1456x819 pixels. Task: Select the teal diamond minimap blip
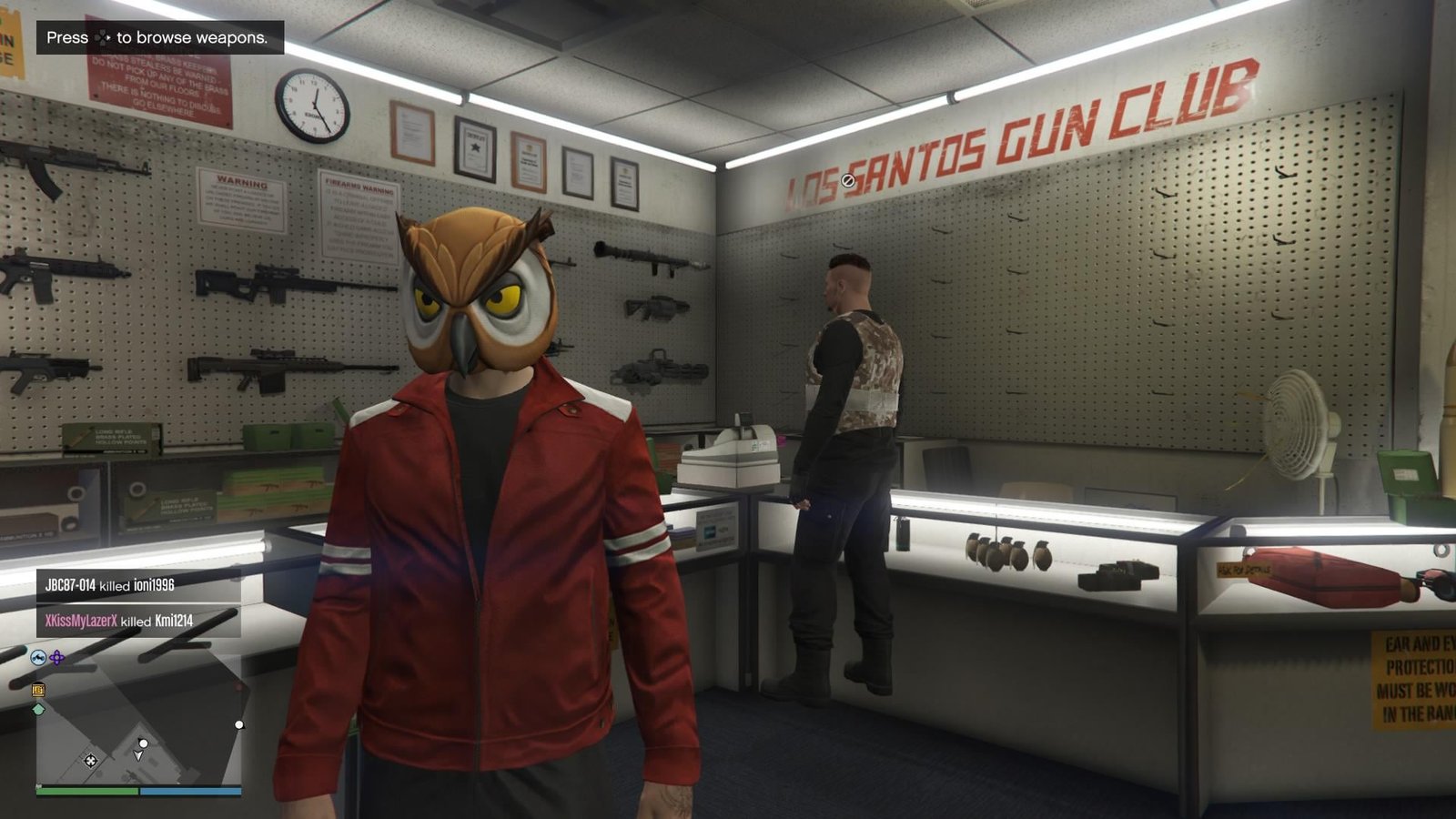click(38, 709)
